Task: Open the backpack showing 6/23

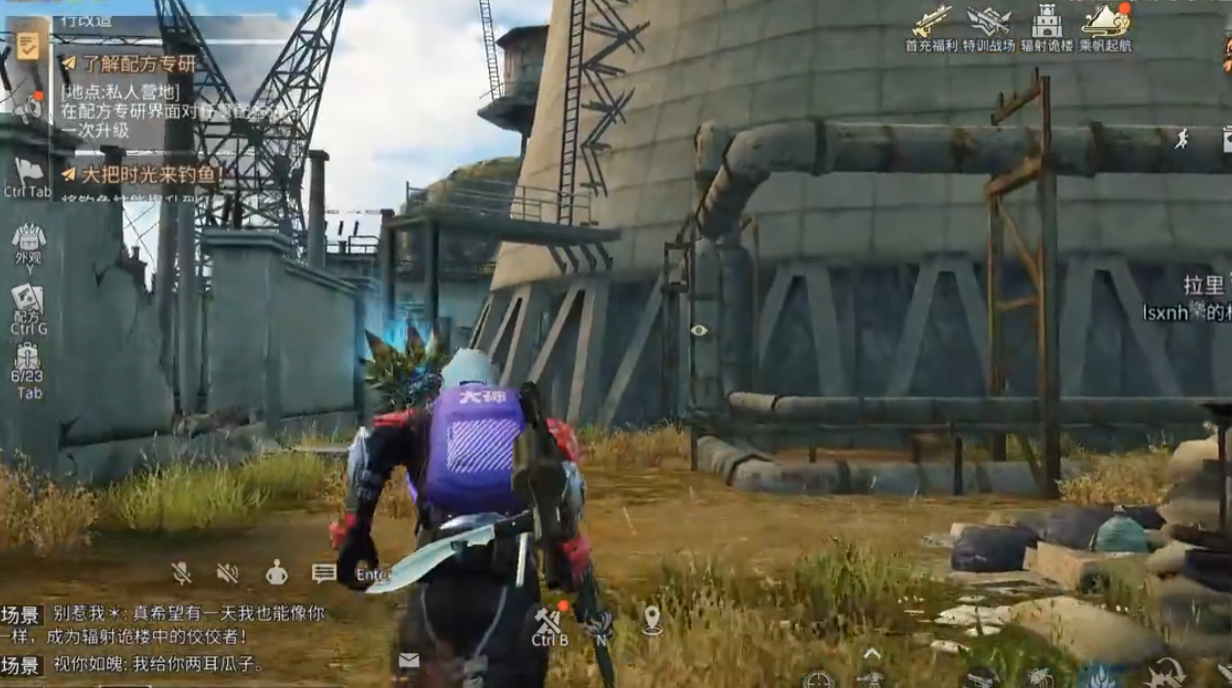Action: point(28,360)
